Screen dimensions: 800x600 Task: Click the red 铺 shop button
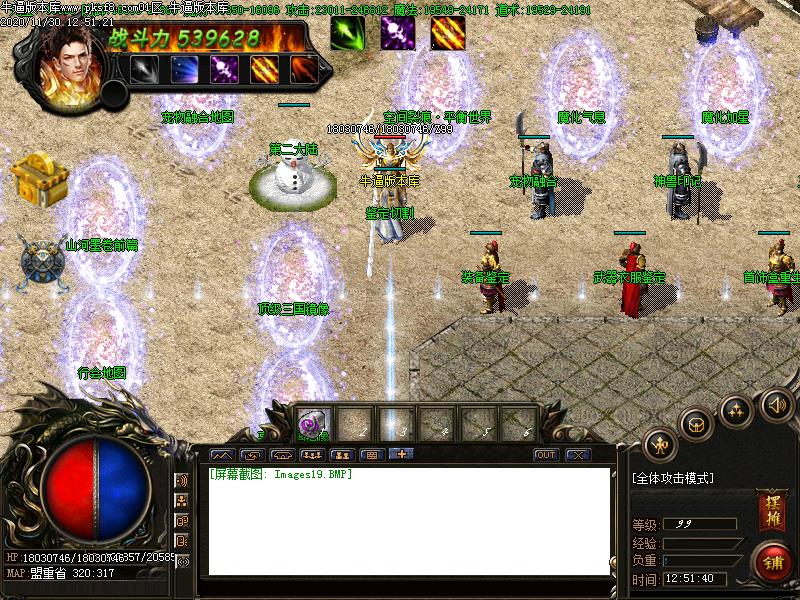point(772,561)
